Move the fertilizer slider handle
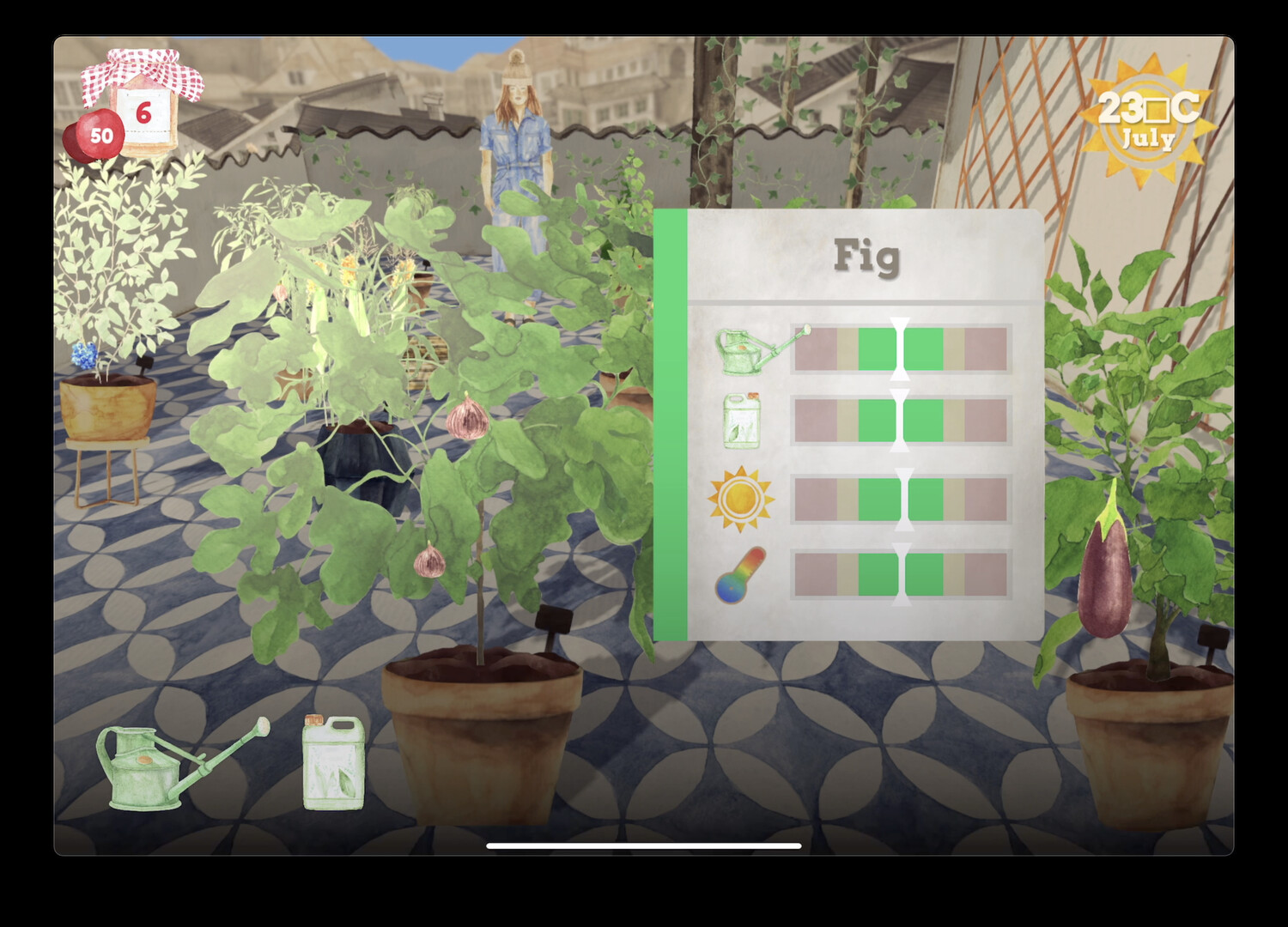The image size is (1288, 927). coord(899,421)
